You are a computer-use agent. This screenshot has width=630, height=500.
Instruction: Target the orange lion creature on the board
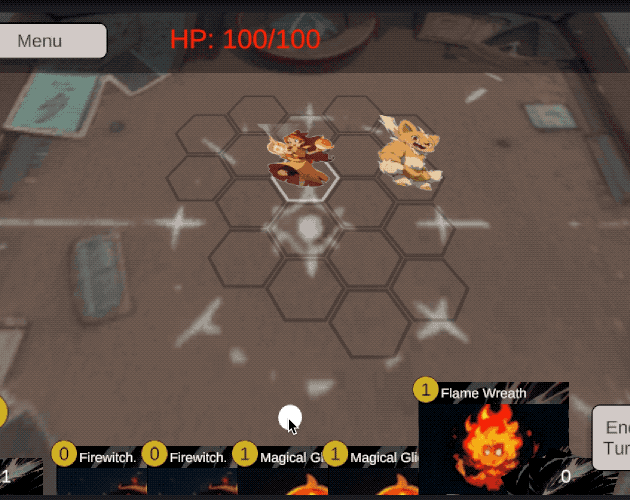point(408,152)
